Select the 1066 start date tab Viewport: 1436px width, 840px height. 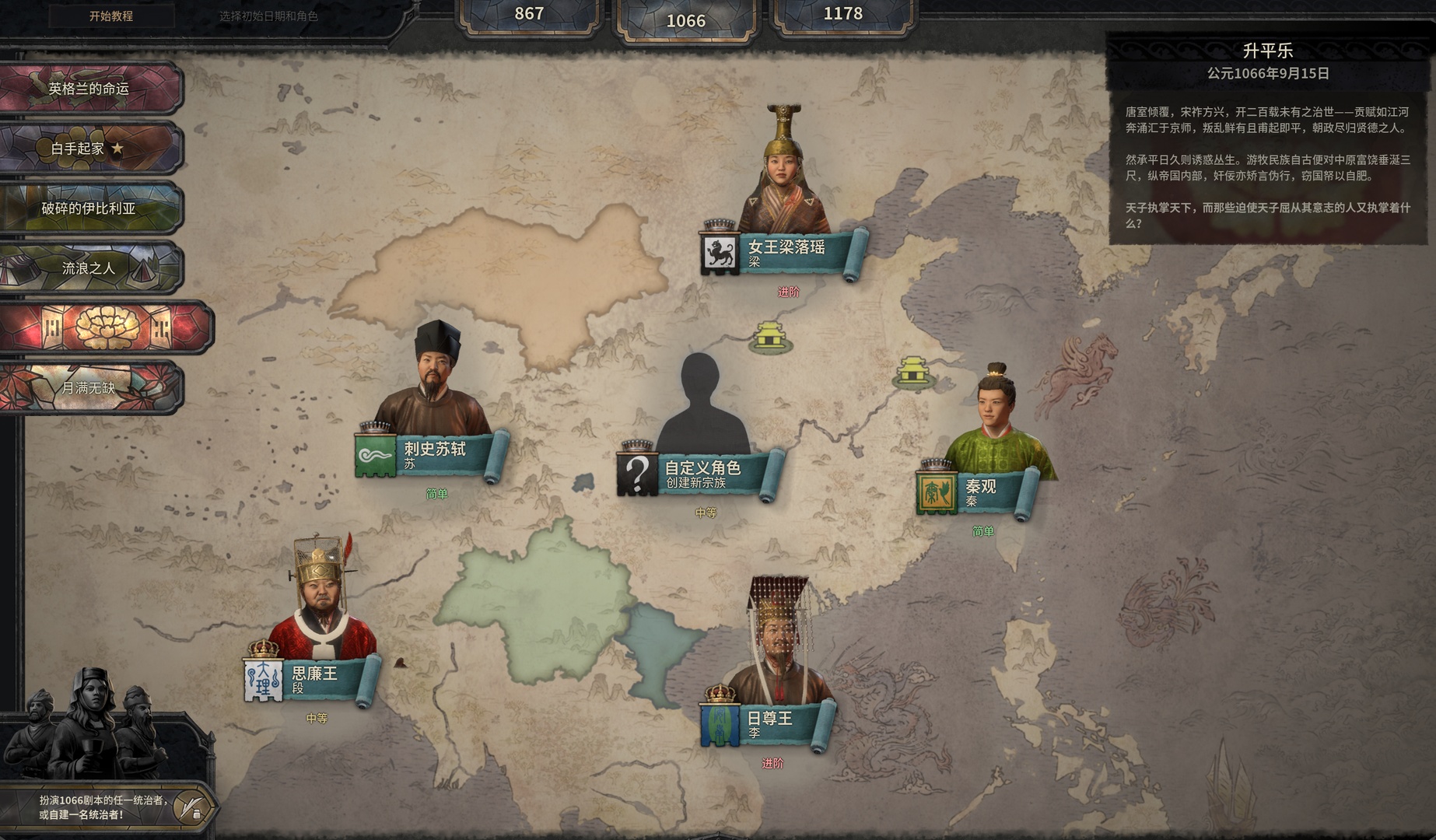(685, 21)
